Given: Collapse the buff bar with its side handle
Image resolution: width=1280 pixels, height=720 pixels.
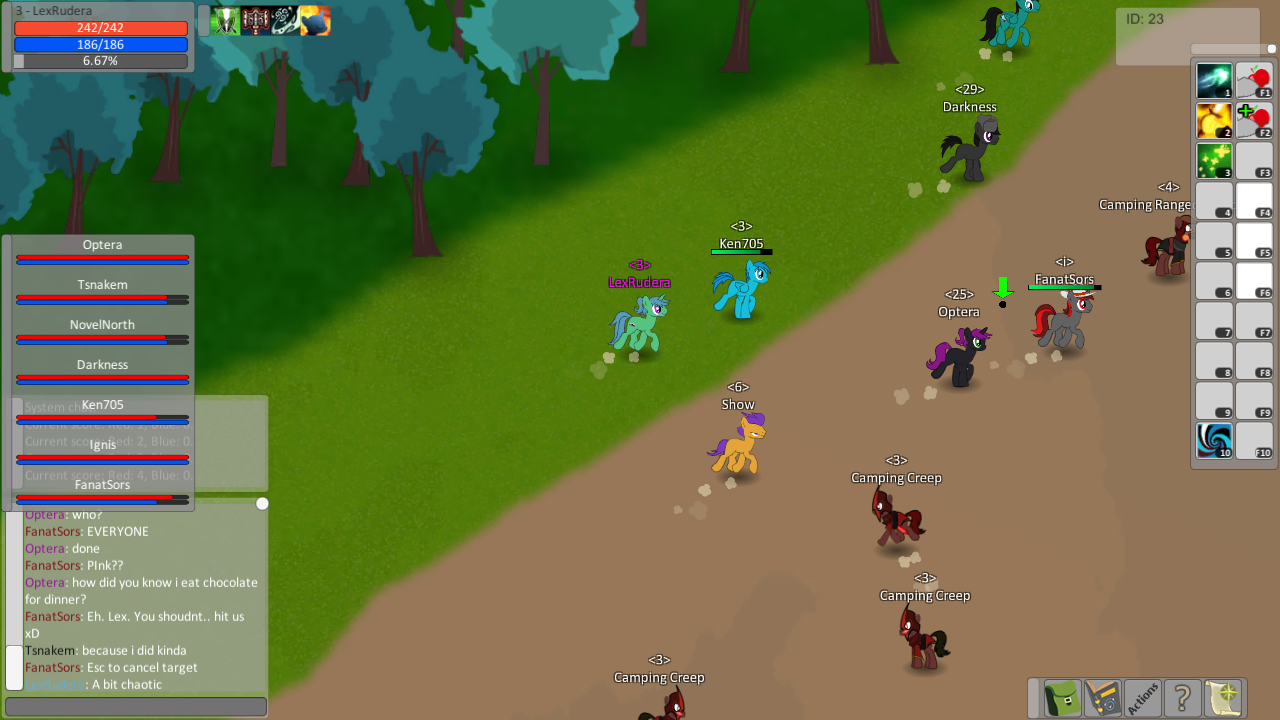Looking at the screenshot, I should (x=203, y=19).
